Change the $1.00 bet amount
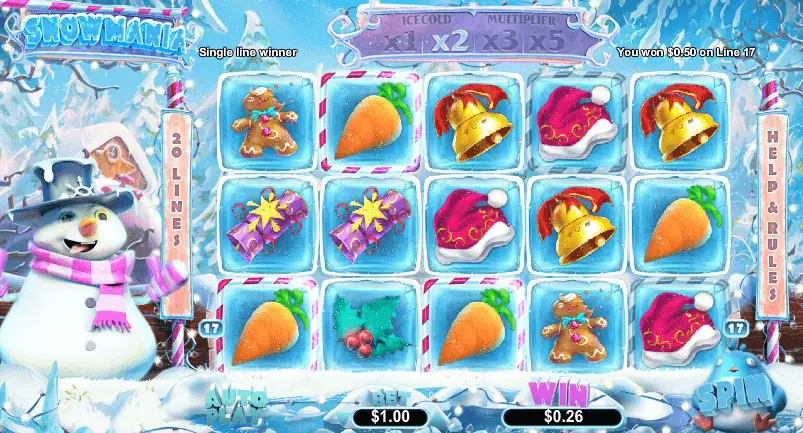803x433 pixels. [389, 415]
